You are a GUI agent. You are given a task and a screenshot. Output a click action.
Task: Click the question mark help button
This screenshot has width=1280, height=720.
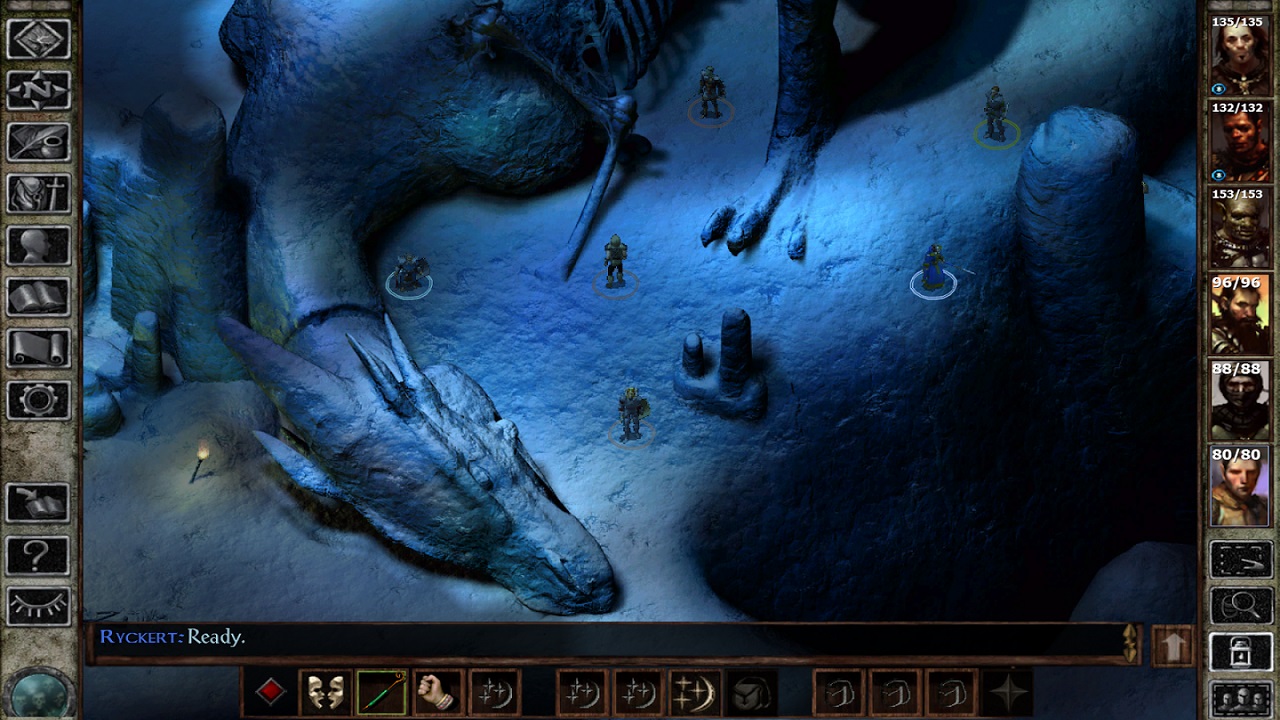pos(38,555)
